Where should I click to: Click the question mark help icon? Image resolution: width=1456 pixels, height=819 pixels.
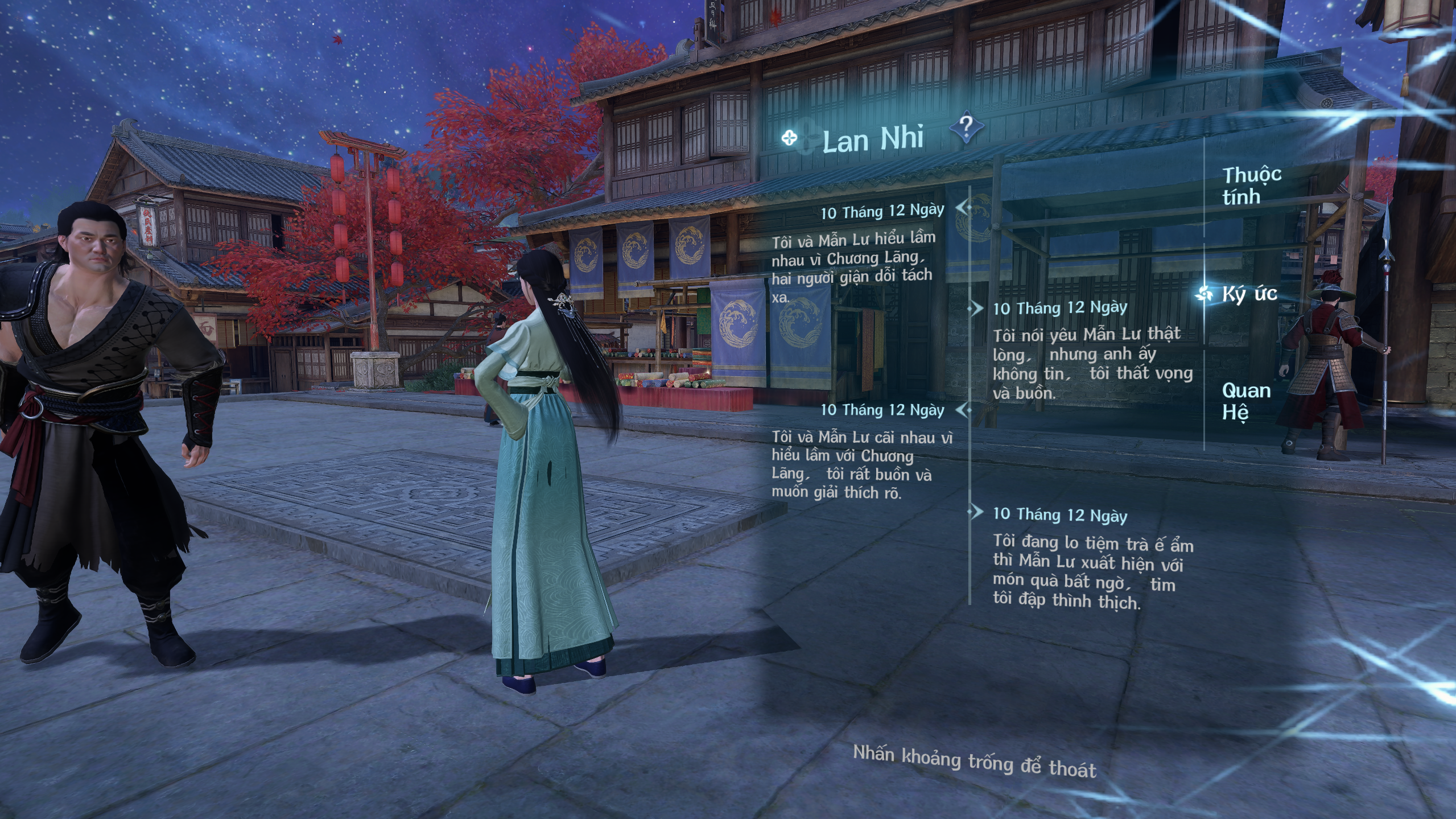(966, 127)
